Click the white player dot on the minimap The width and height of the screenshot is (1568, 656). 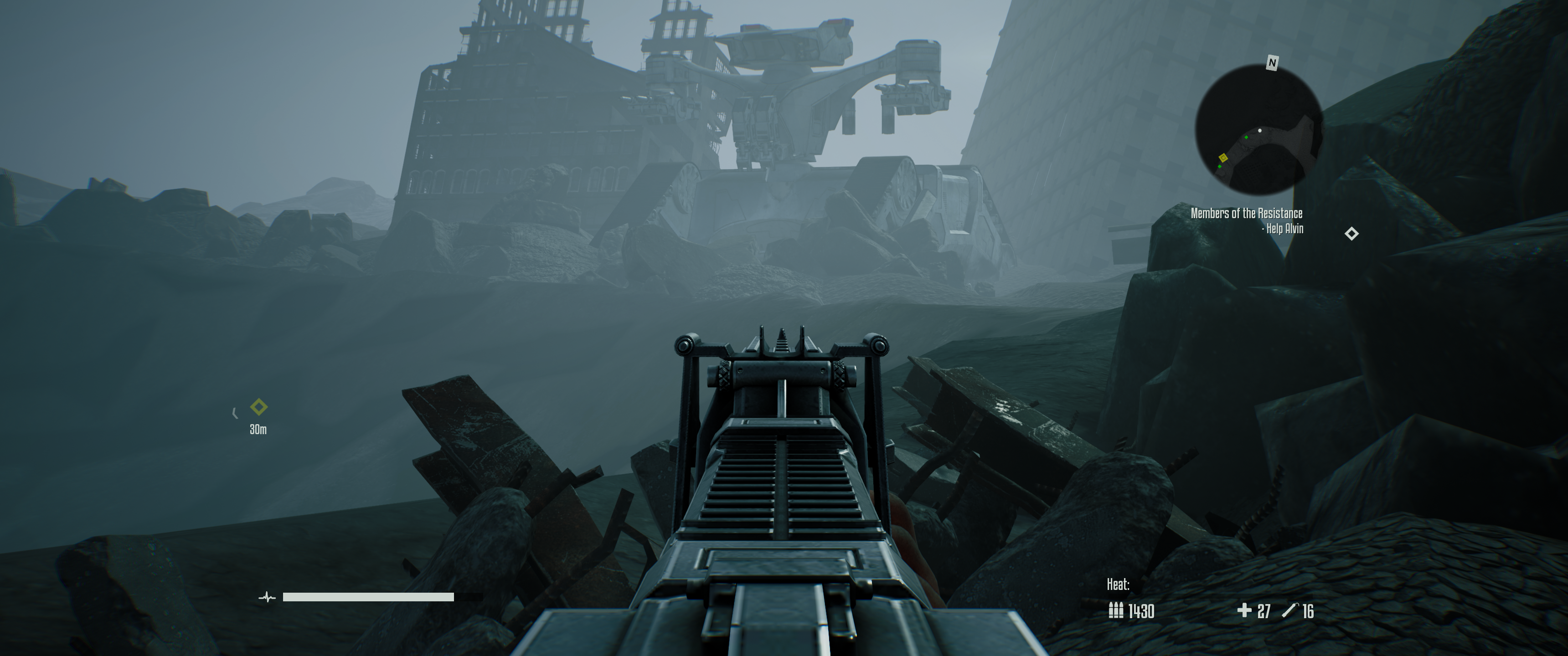point(1260,130)
